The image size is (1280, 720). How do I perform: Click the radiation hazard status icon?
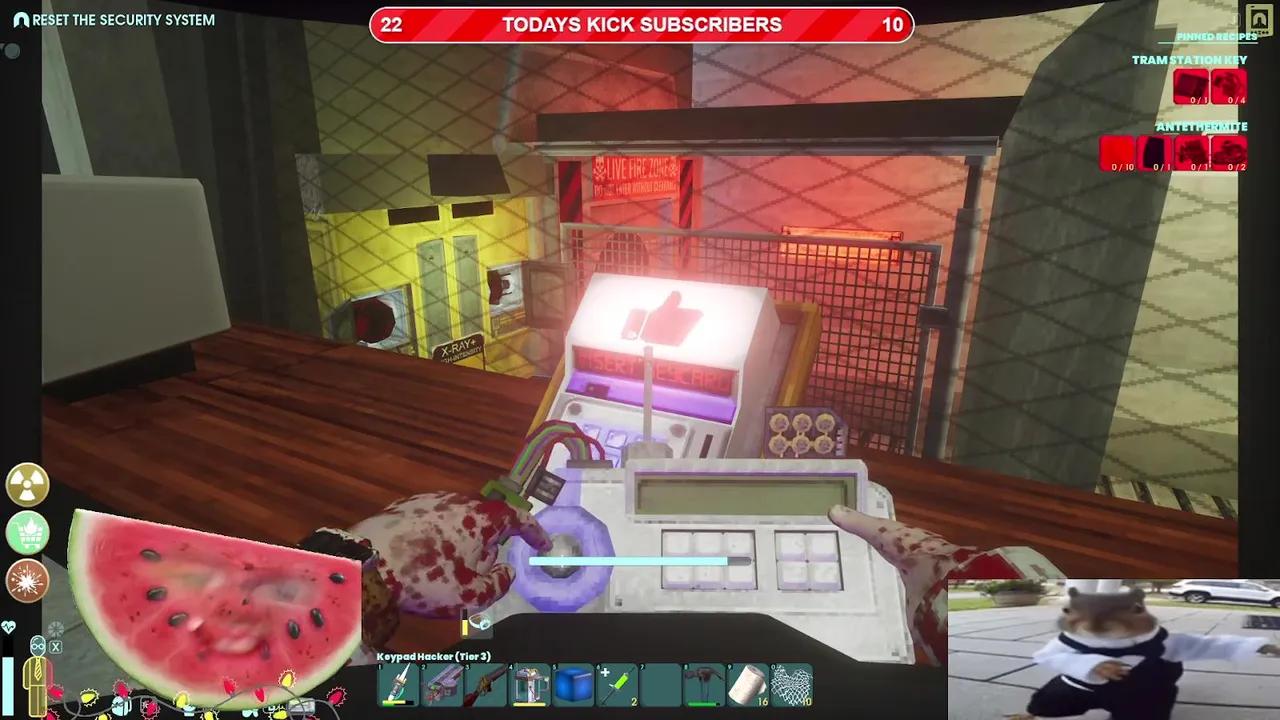click(27, 485)
